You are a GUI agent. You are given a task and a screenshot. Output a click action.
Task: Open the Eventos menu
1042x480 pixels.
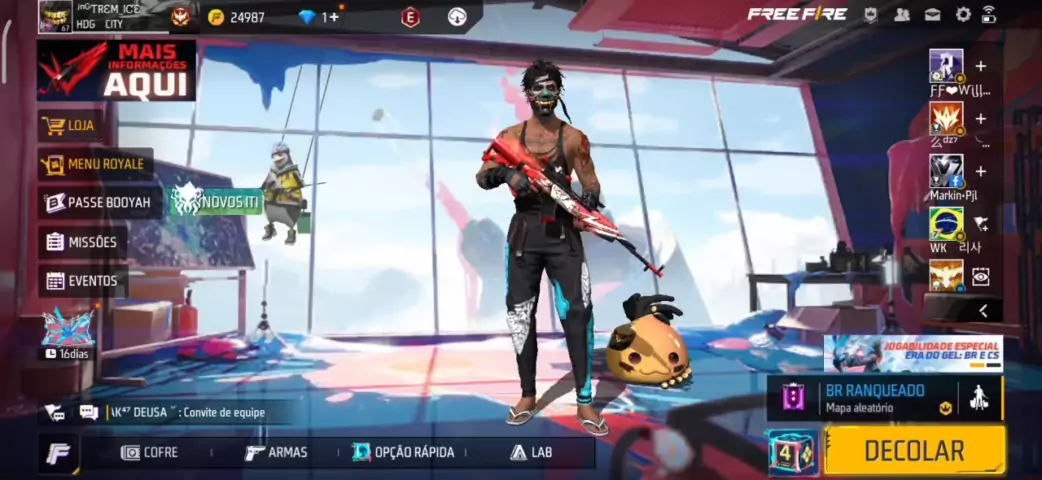pyautogui.click(x=82, y=281)
